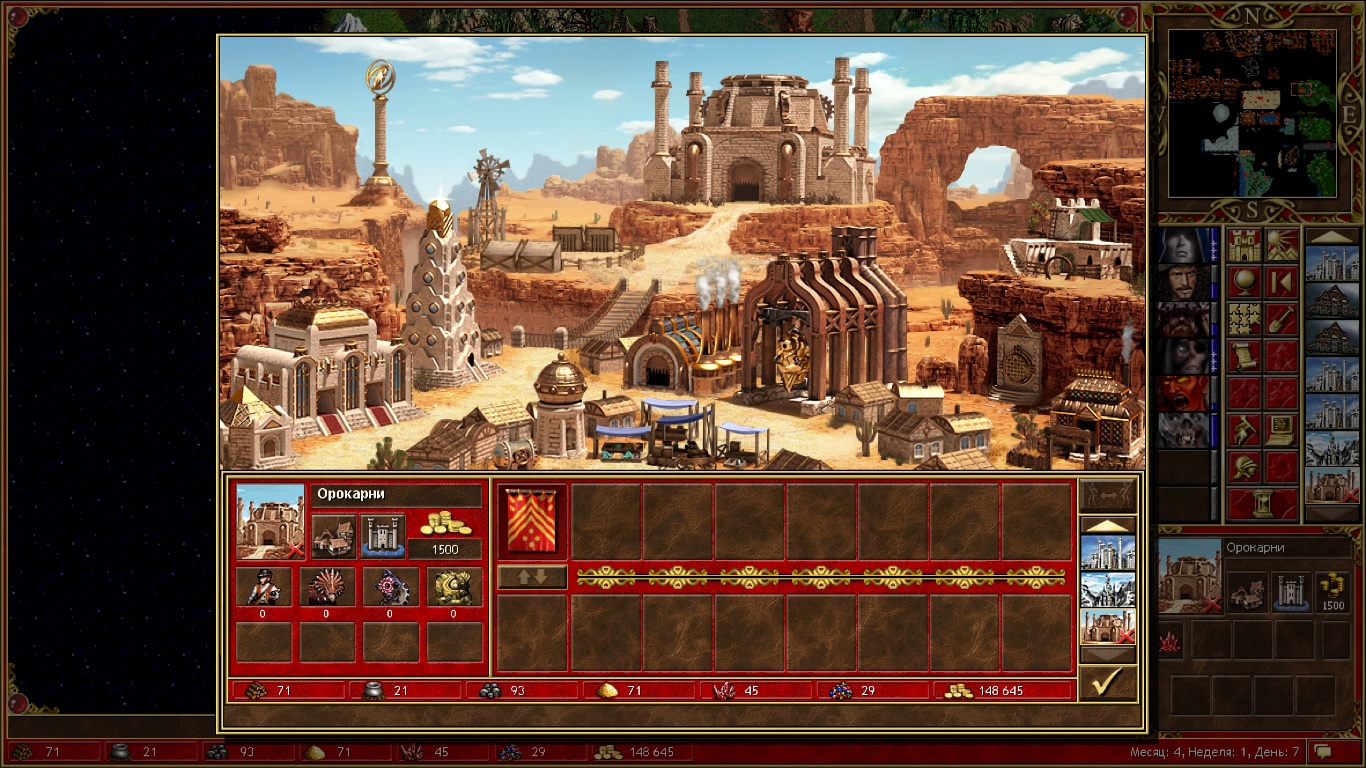Switch to the snowy tower town in the list
Image resolution: width=1366 pixels, height=768 pixels.
pos(1107,590)
